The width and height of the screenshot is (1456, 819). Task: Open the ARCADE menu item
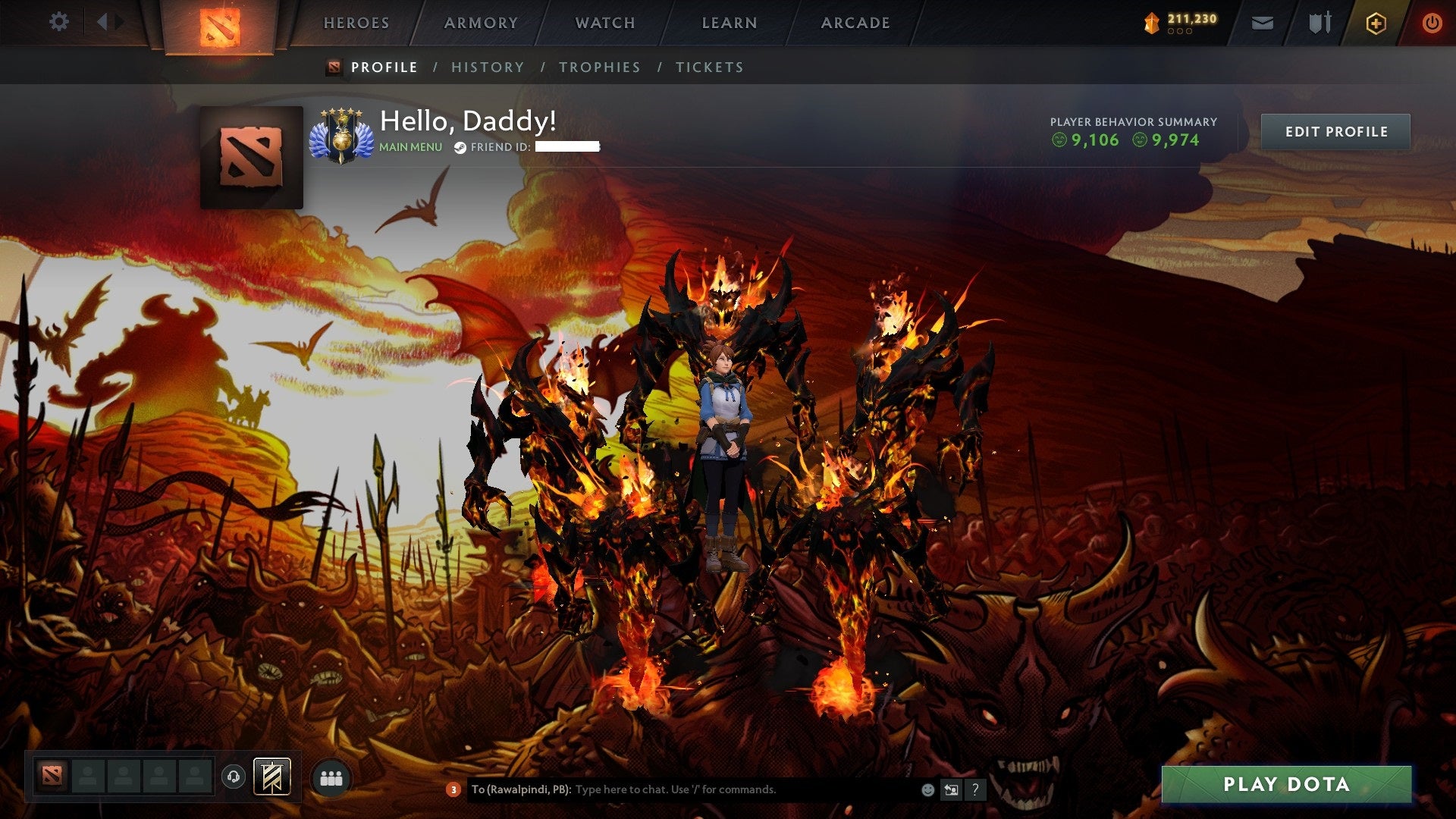(x=855, y=22)
